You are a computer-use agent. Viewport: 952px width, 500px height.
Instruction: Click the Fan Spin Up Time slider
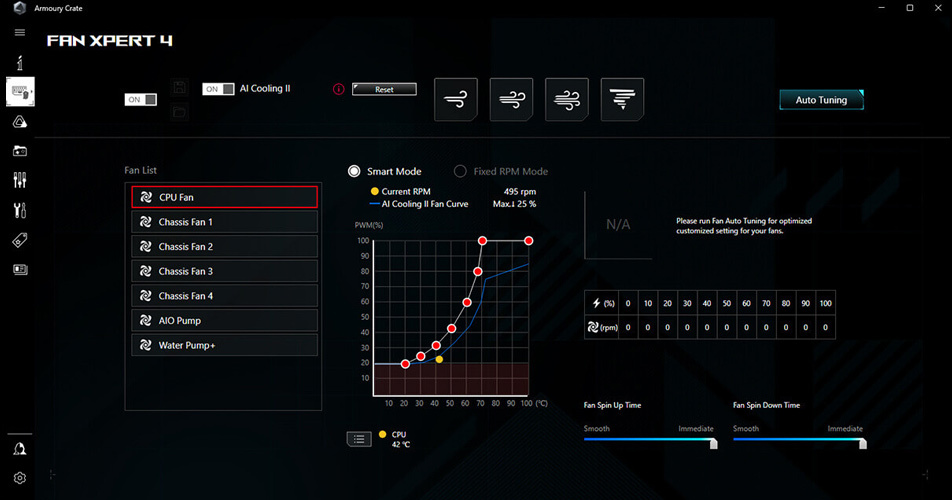pos(649,439)
